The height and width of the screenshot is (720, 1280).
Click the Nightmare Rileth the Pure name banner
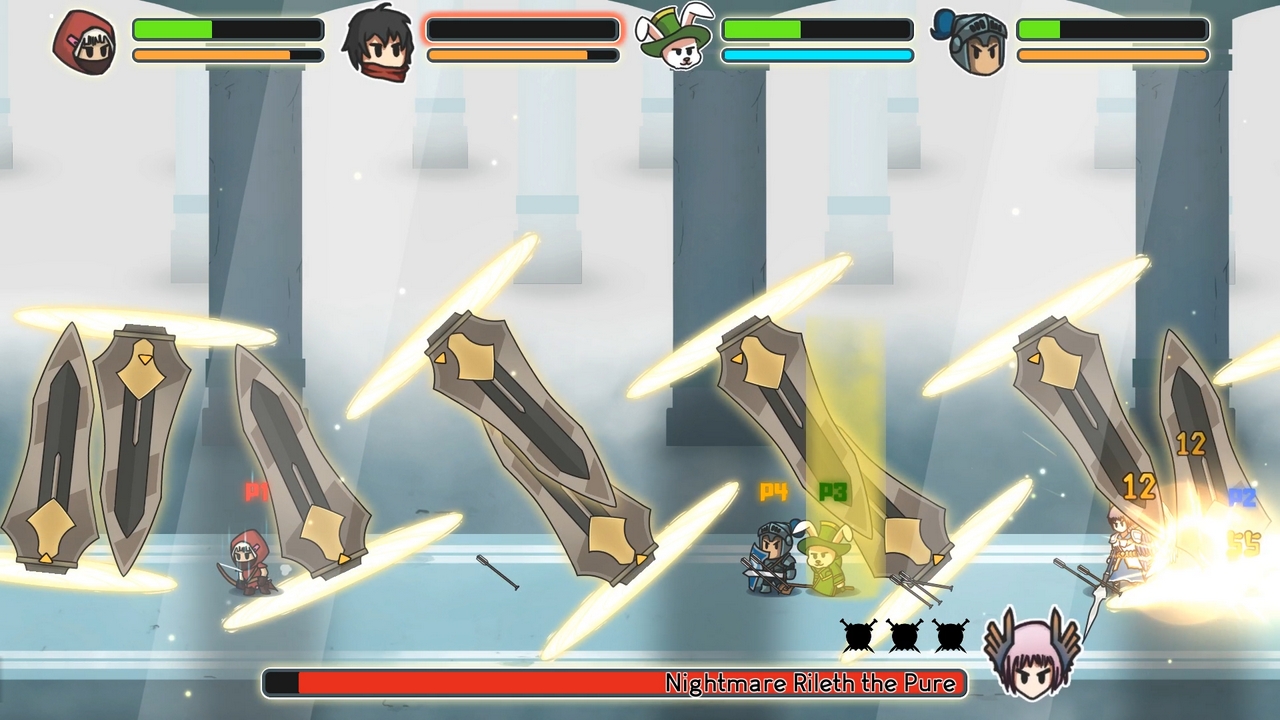pos(812,683)
